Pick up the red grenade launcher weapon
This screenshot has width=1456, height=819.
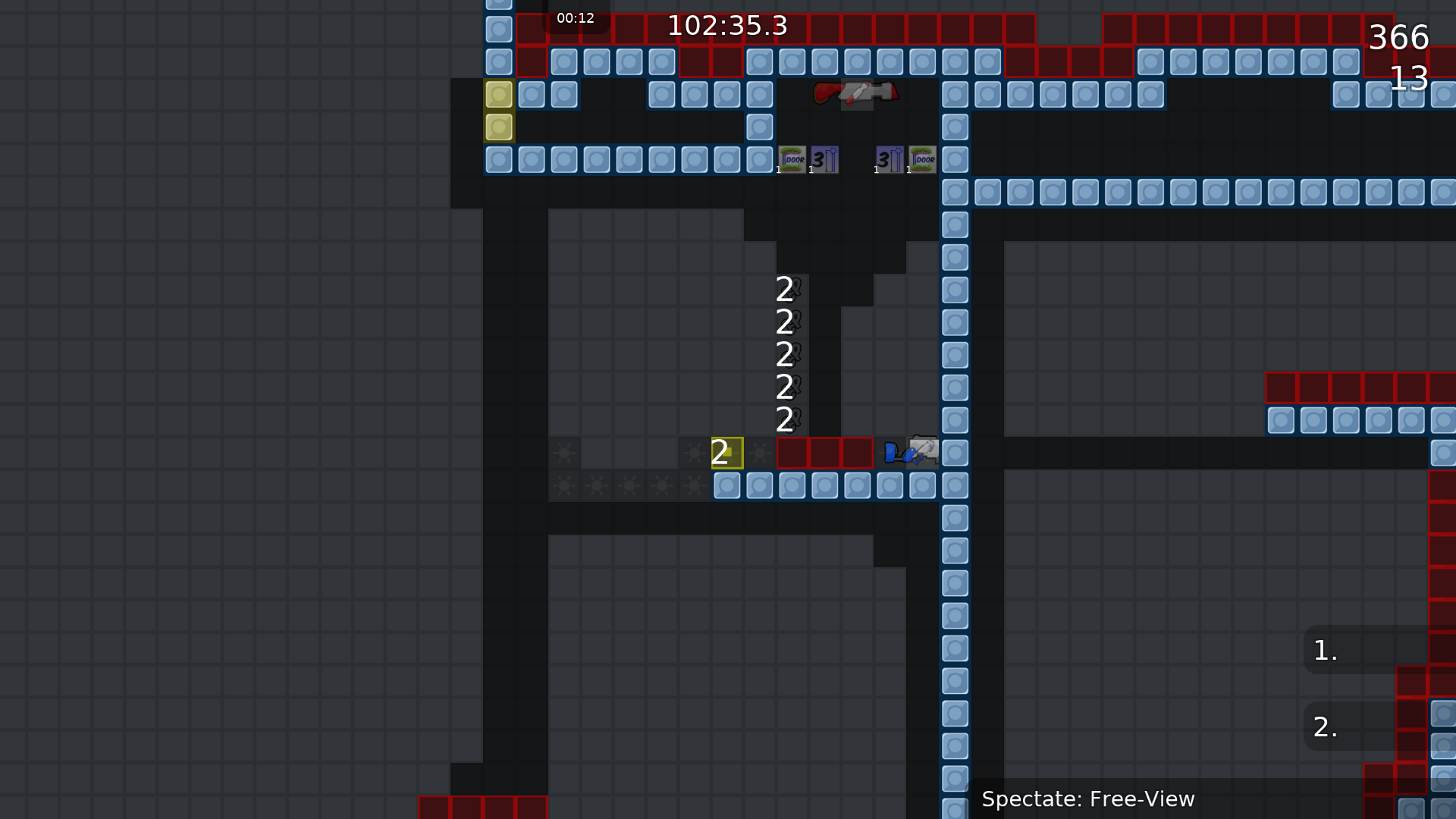click(857, 93)
